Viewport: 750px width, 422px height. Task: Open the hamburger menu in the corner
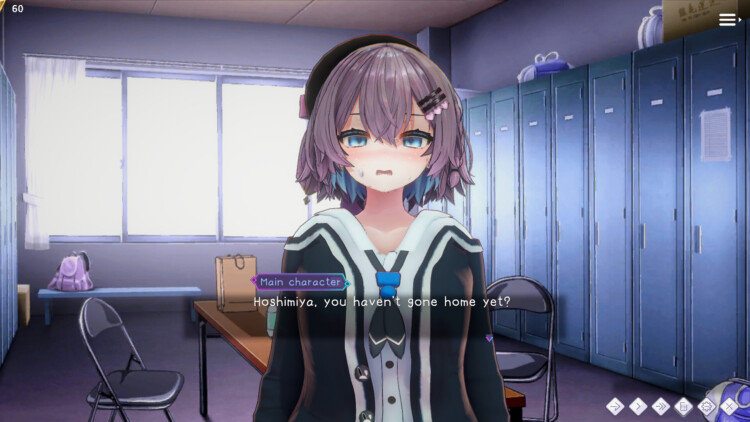[728, 20]
